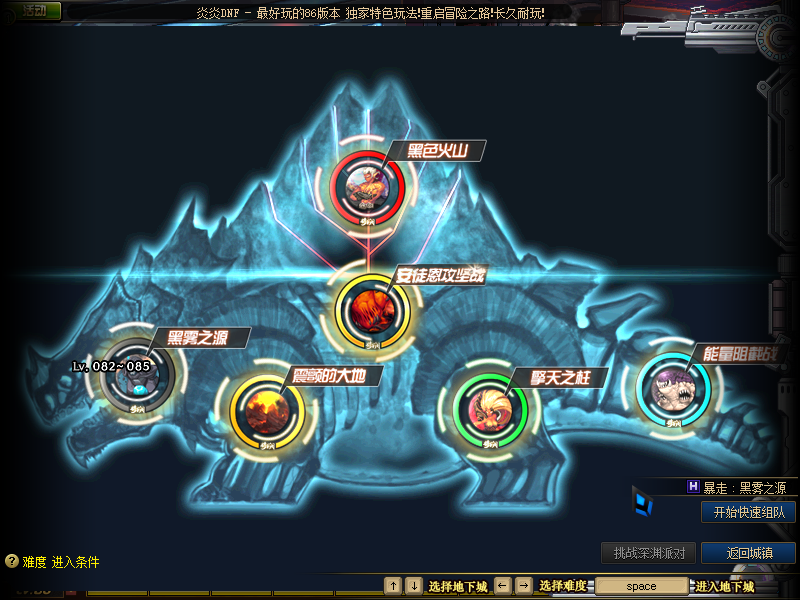Pick the 震颤的大地 dungeon
This screenshot has width=800, height=600.
(x=267, y=408)
